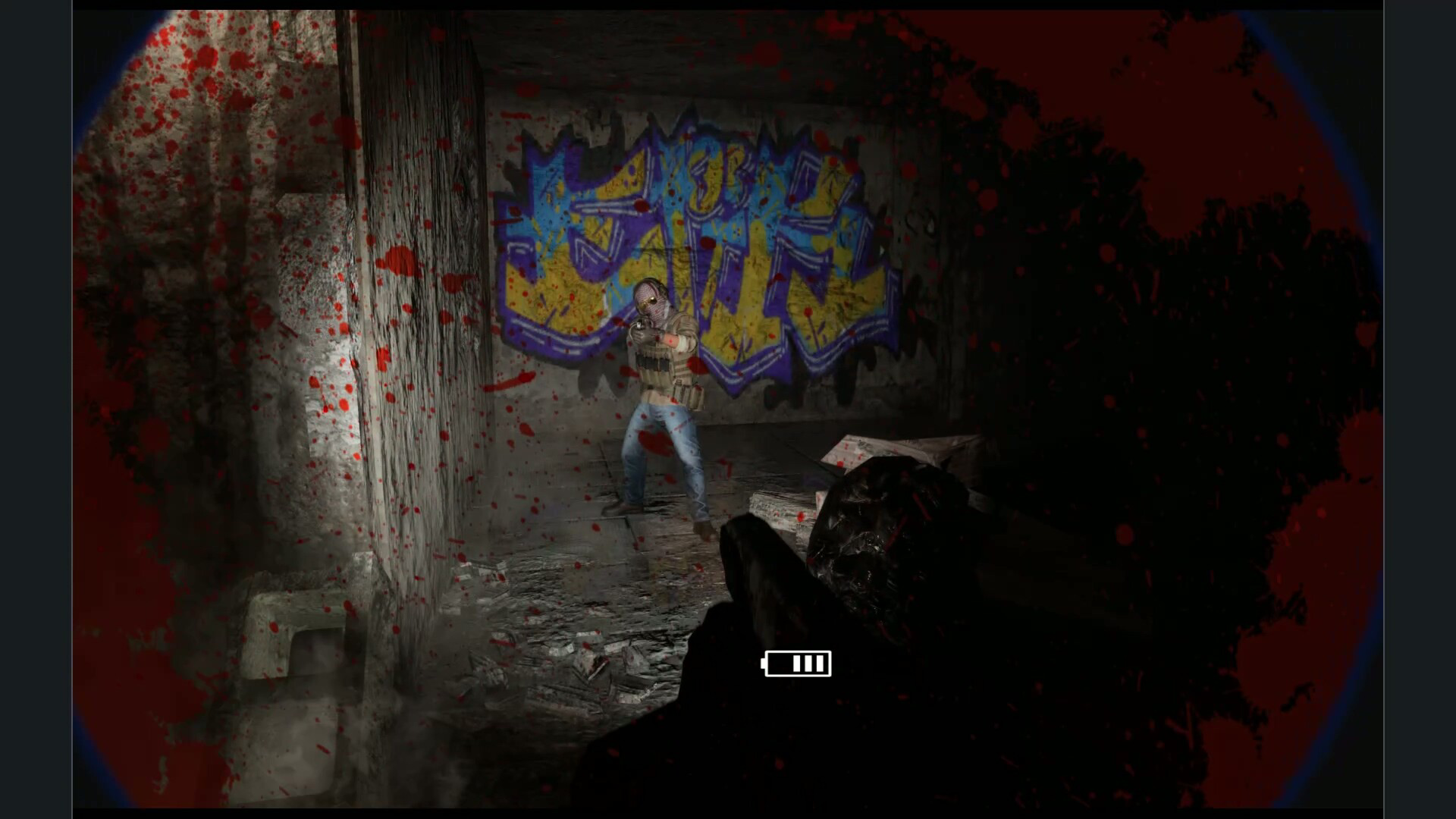This screenshot has width=1456, height=819.
Task: Click the masked enemy's gold sunglasses
Action: 648,302
